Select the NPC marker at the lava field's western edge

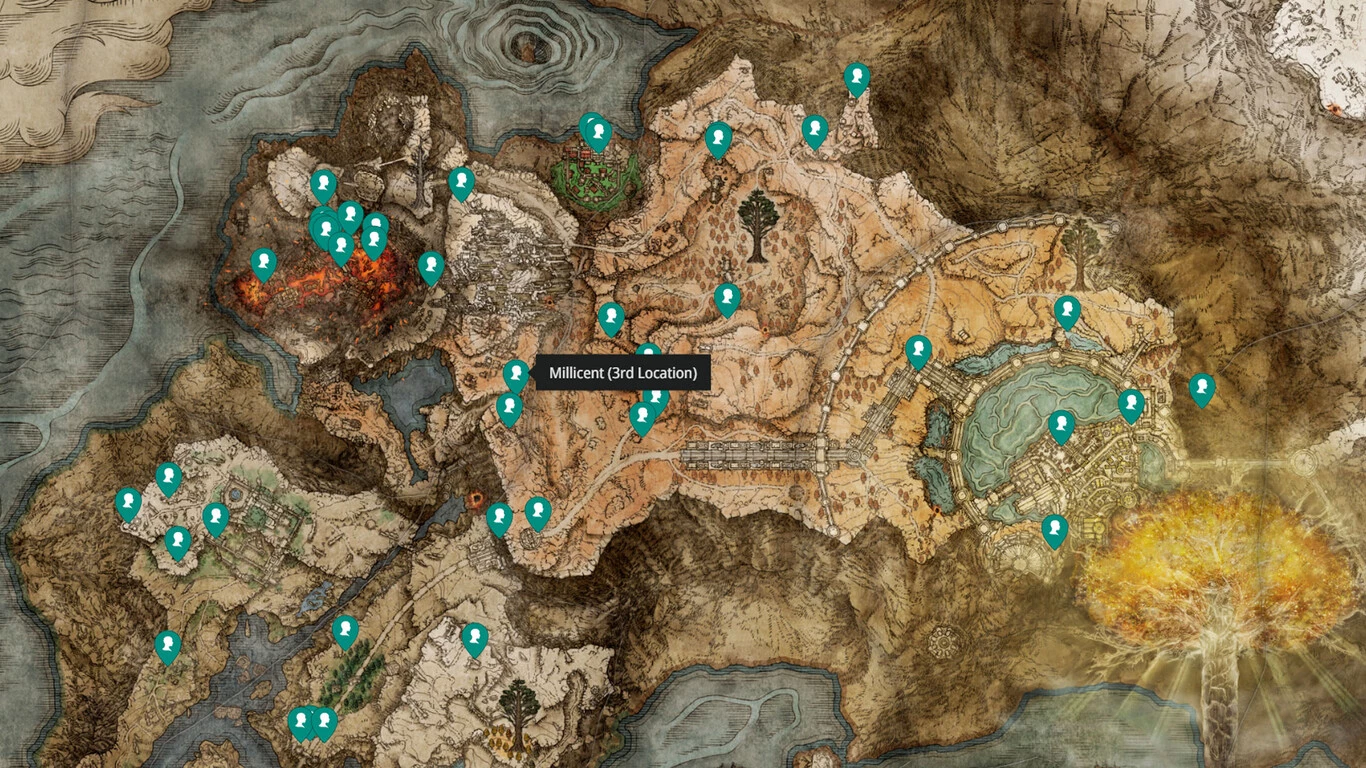263,264
